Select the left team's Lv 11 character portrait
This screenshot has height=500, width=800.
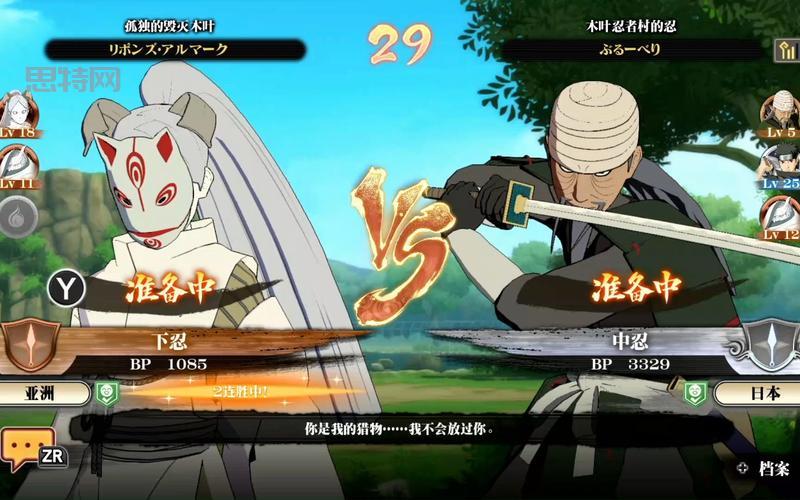pos(17,164)
